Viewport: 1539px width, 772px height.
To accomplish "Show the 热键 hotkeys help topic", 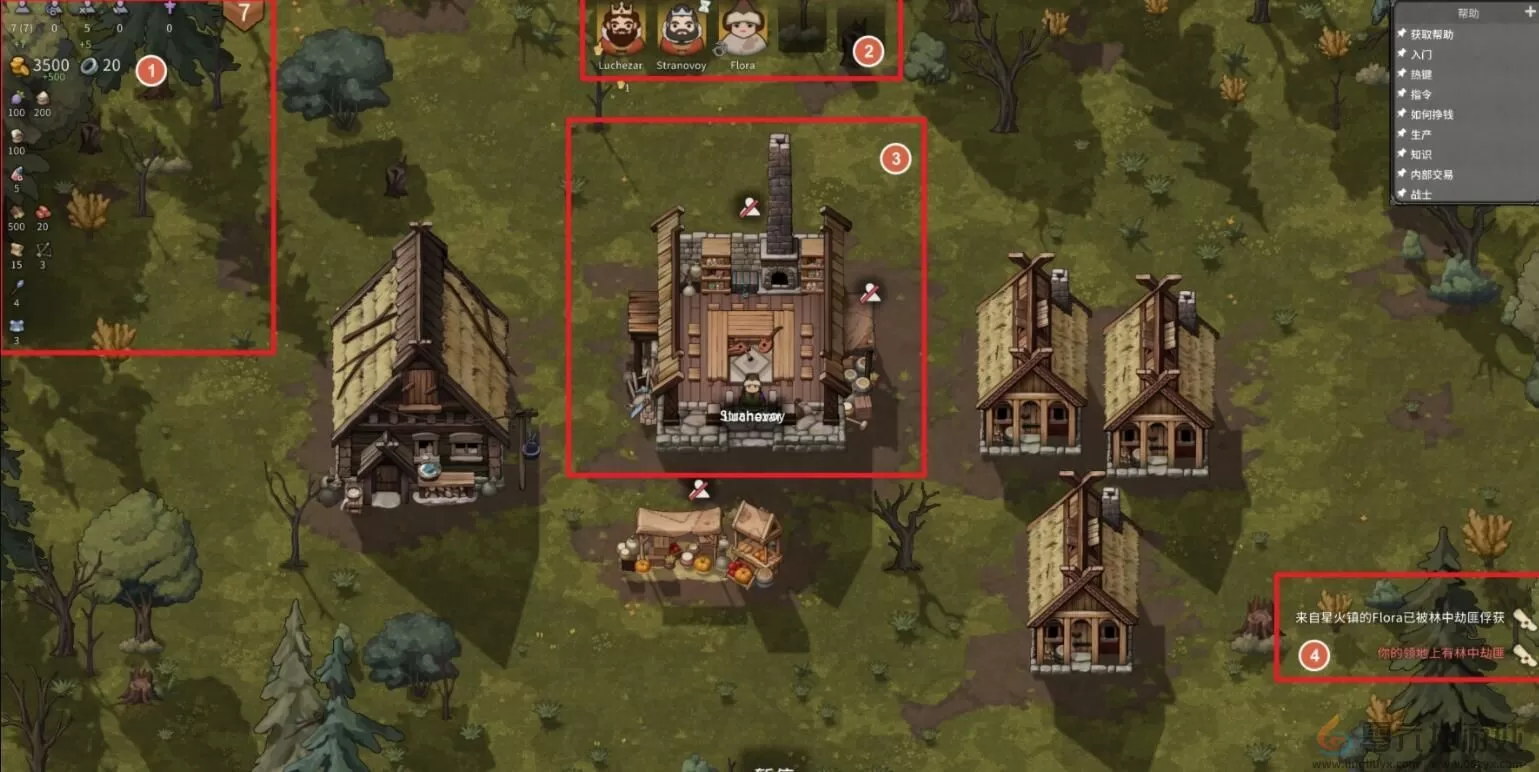I will pyautogui.click(x=1421, y=74).
